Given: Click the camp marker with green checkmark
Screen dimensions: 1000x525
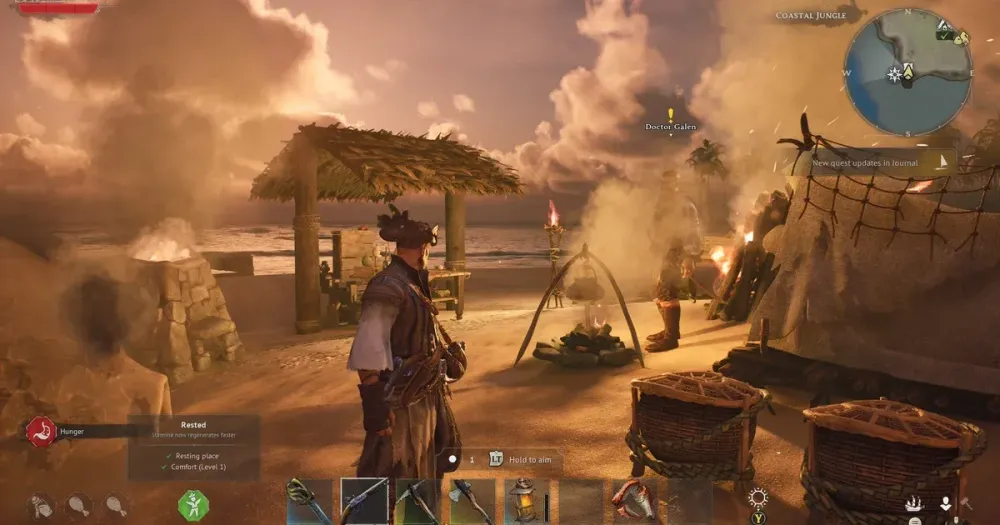Looking at the screenshot, I should 945,35.
